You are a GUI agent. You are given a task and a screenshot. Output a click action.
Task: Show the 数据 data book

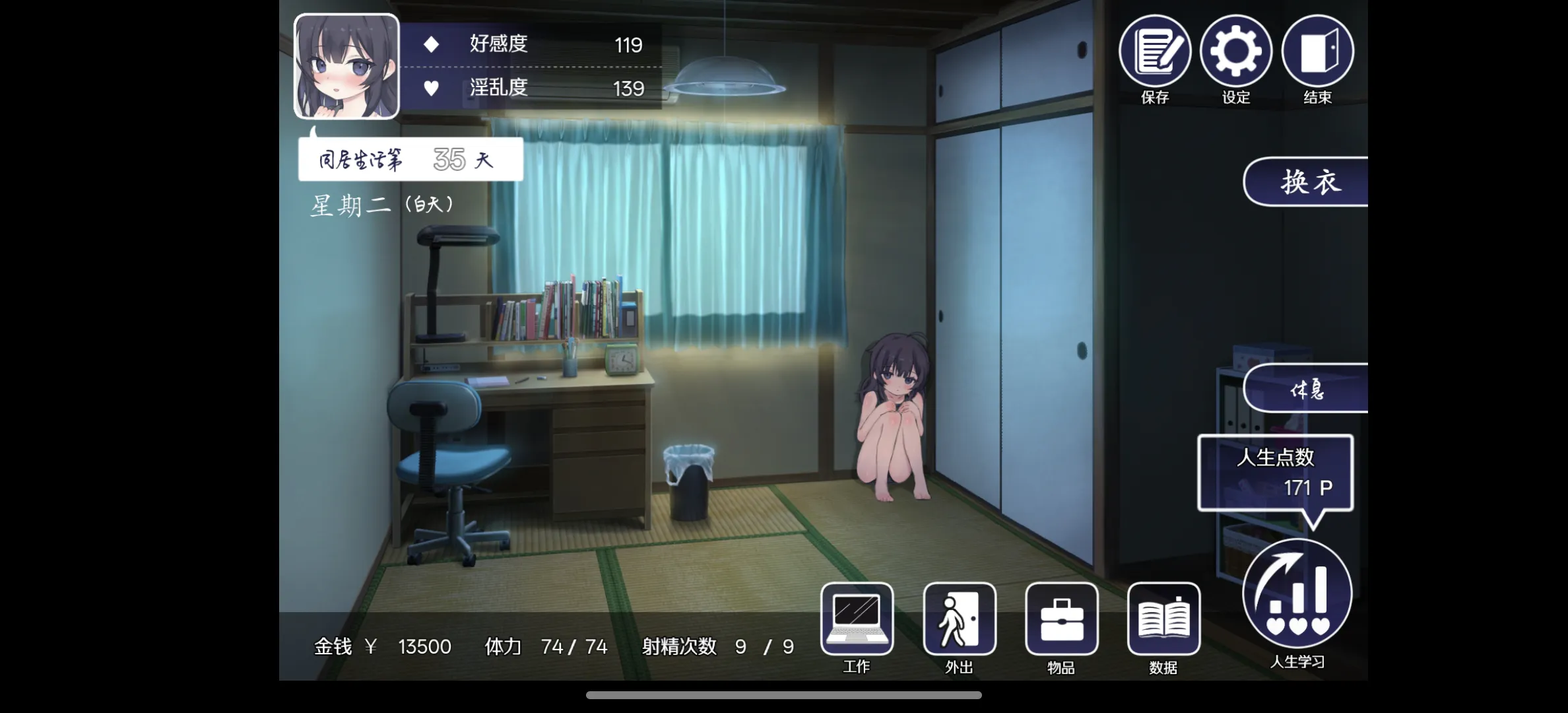click(1163, 619)
